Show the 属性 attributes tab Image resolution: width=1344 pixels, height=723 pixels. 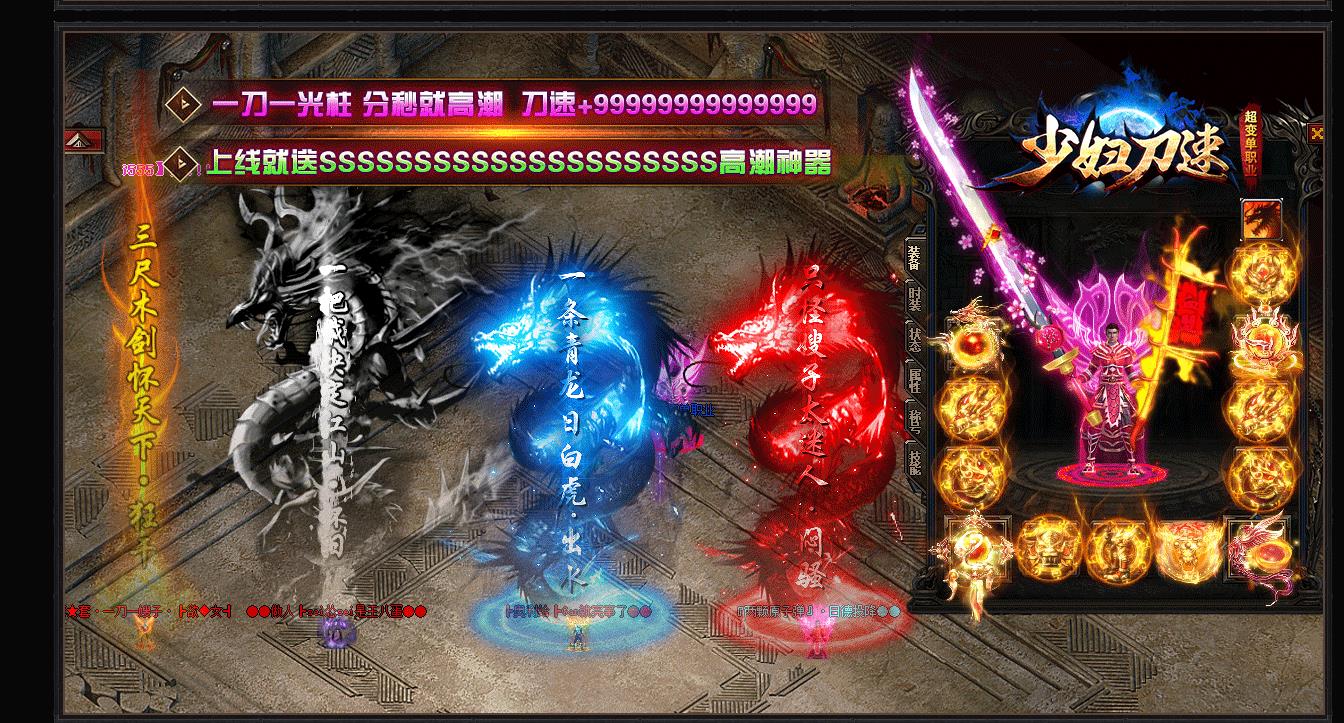click(x=914, y=378)
